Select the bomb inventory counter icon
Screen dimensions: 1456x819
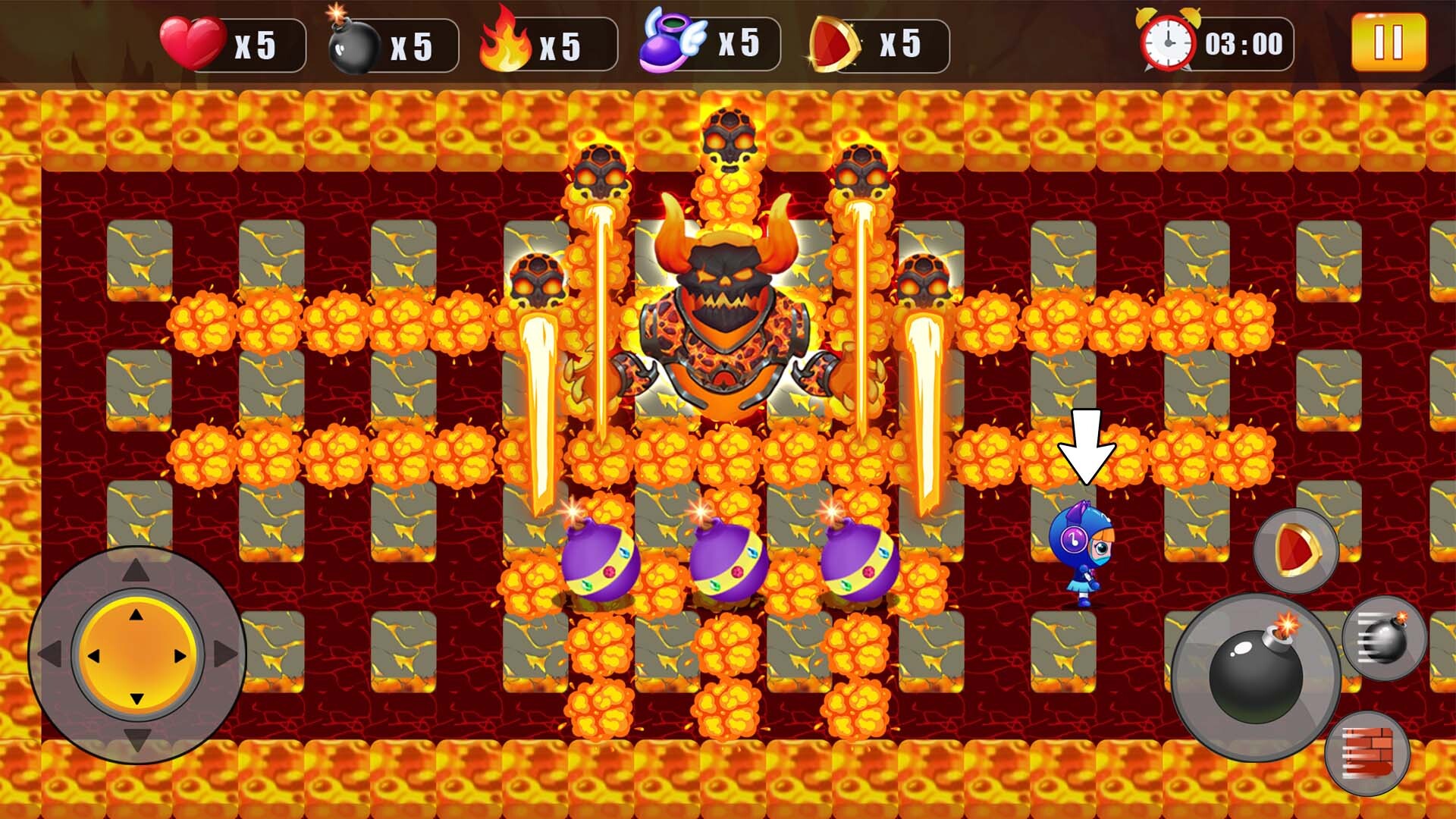pos(350,42)
